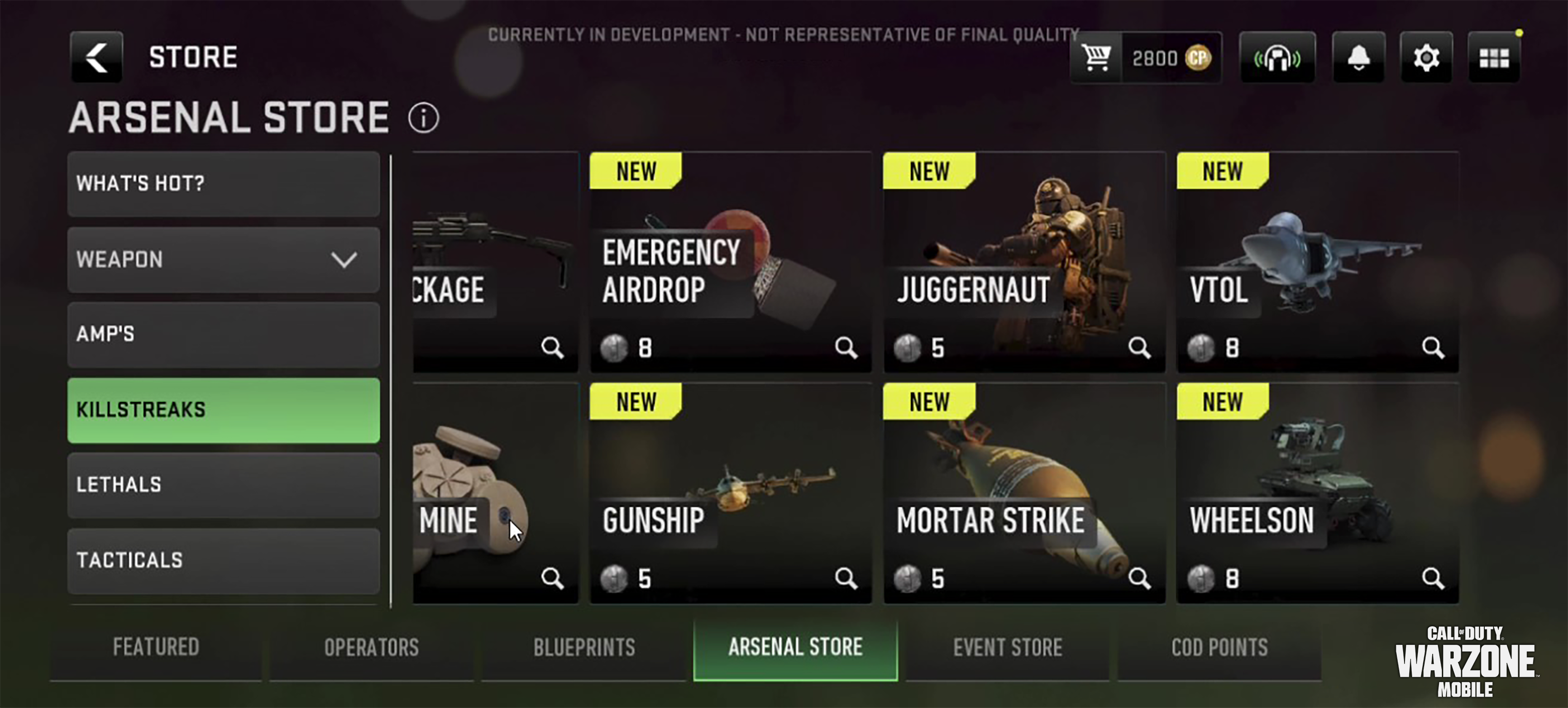Go back using the Store arrow button
The width and height of the screenshot is (1568, 708).
click(x=96, y=56)
